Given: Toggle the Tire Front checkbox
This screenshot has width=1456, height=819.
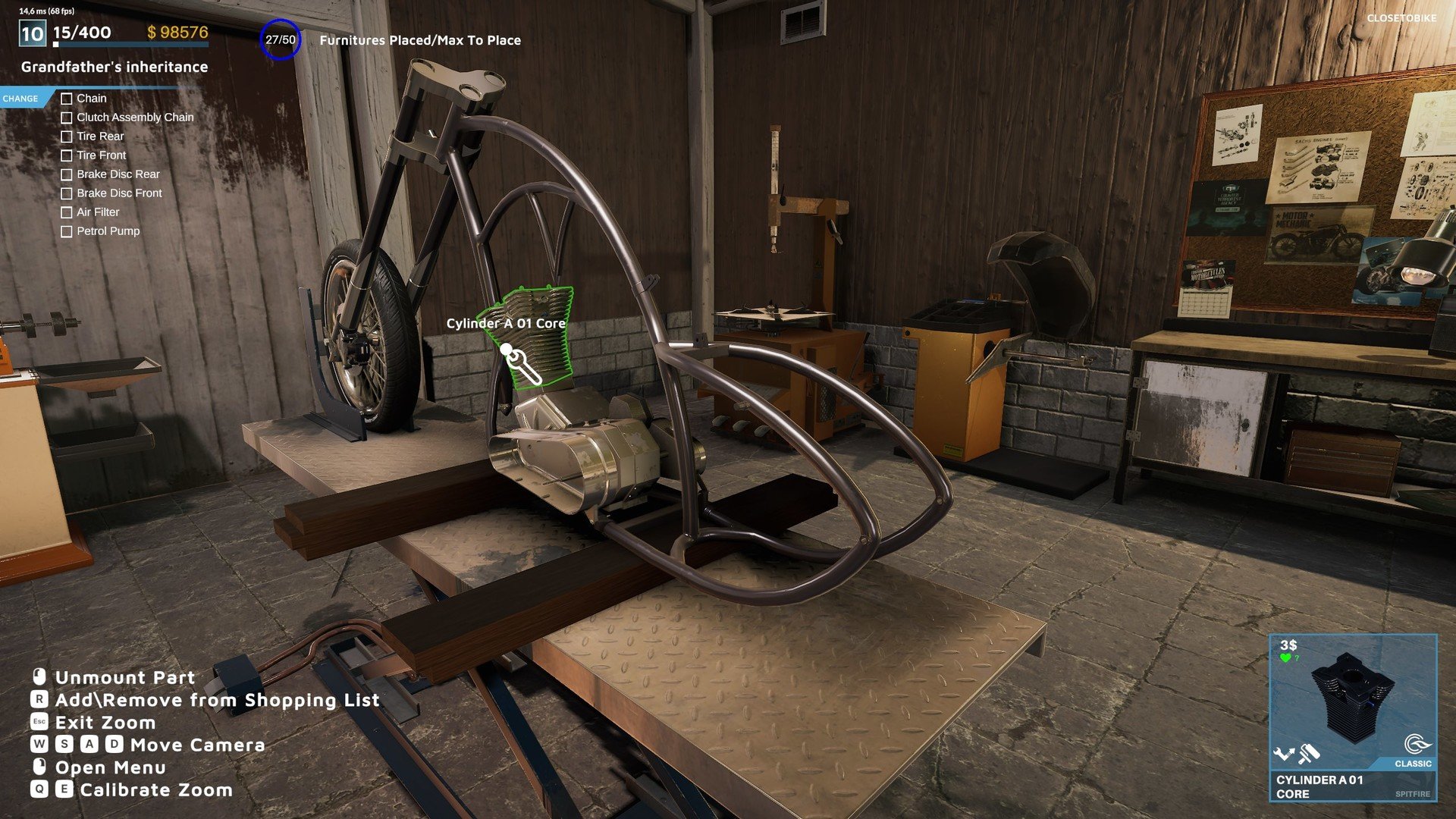Looking at the screenshot, I should click(67, 155).
